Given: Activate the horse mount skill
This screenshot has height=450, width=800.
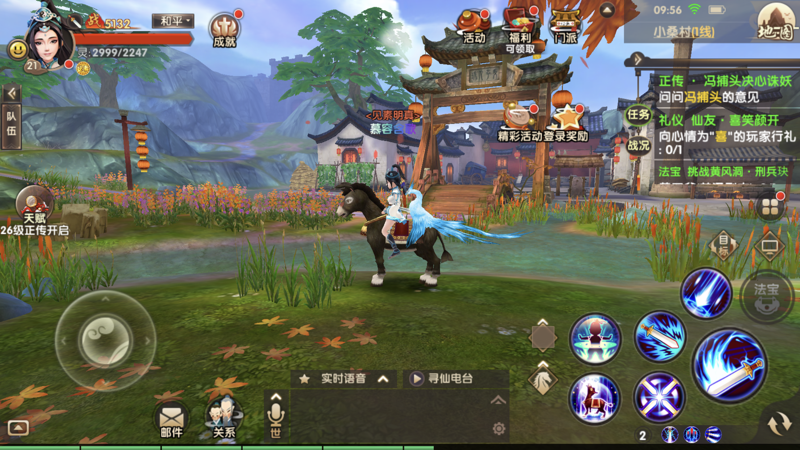Looking at the screenshot, I should pos(594,397).
